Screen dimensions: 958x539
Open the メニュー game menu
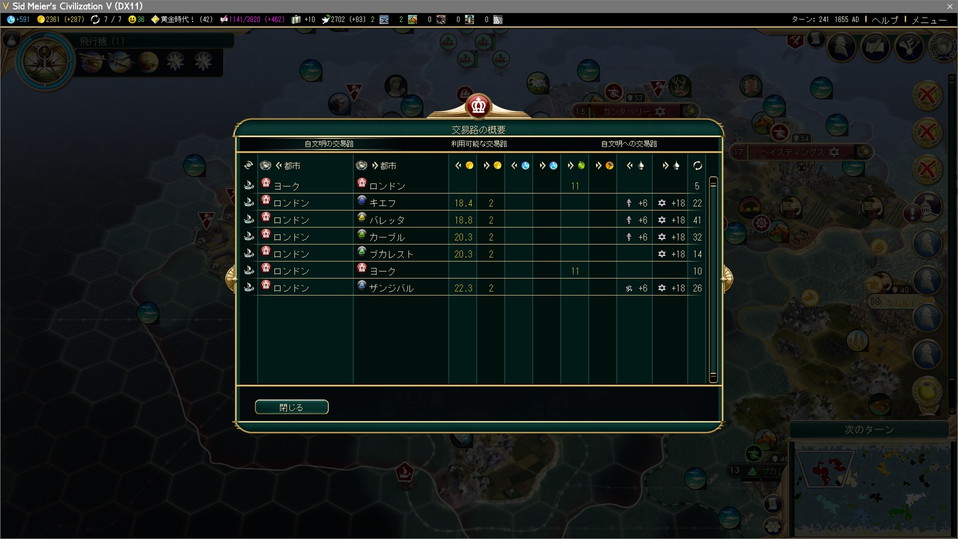tap(929, 19)
